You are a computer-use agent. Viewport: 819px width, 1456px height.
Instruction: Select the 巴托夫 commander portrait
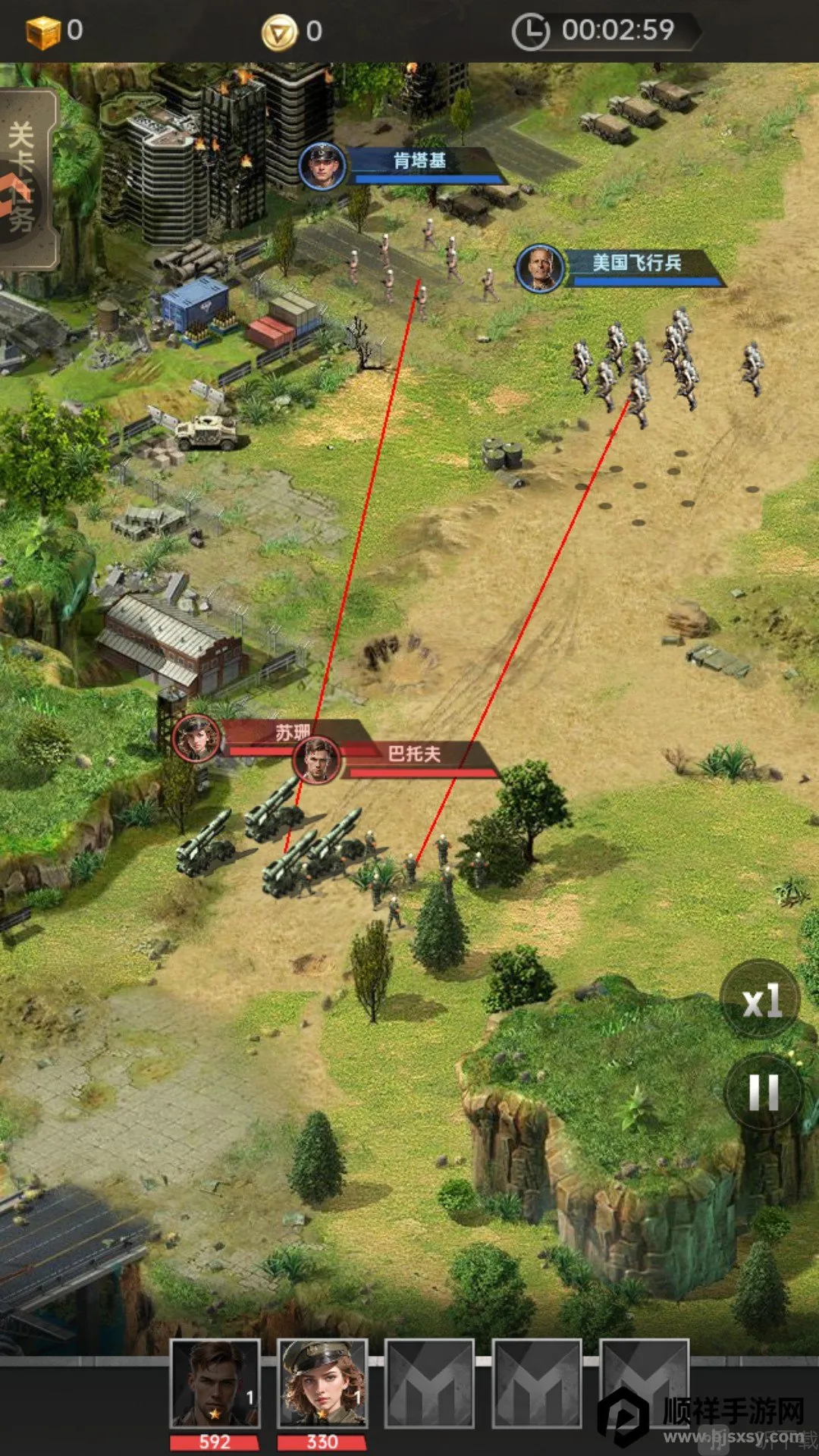click(317, 760)
